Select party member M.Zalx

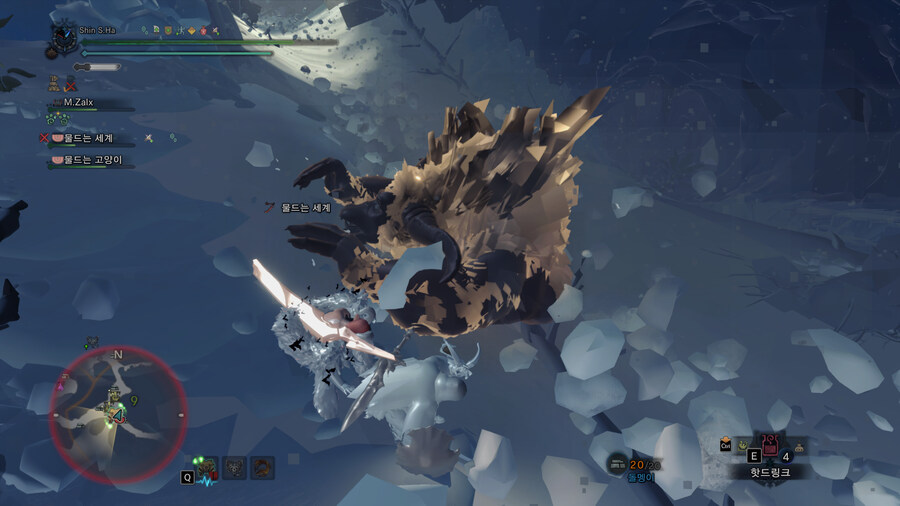tap(88, 102)
